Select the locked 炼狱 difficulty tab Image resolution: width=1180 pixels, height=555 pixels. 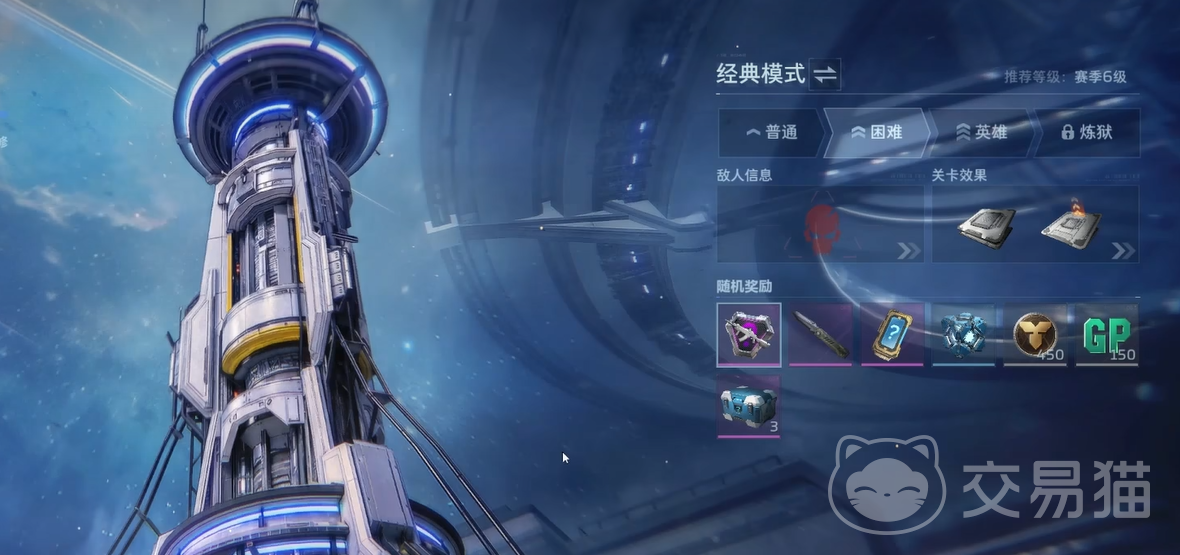click(x=1086, y=132)
